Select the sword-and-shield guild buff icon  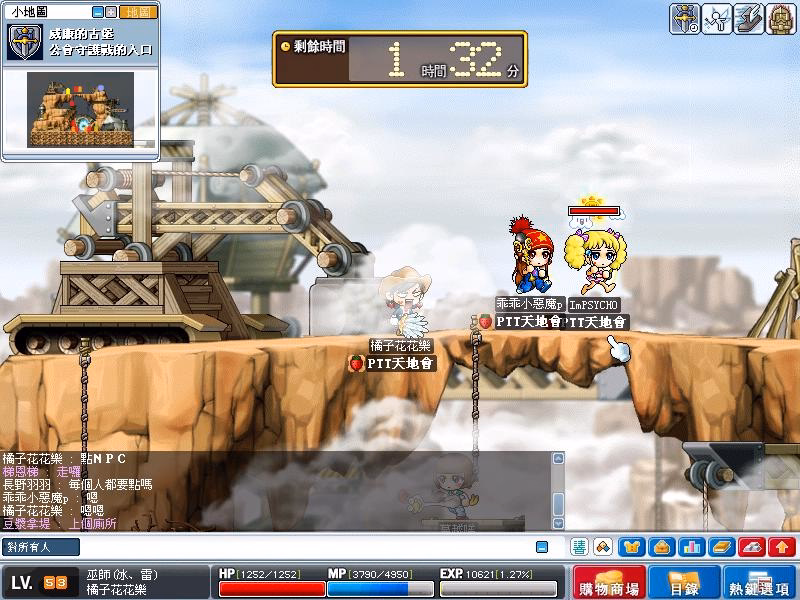[685, 19]
